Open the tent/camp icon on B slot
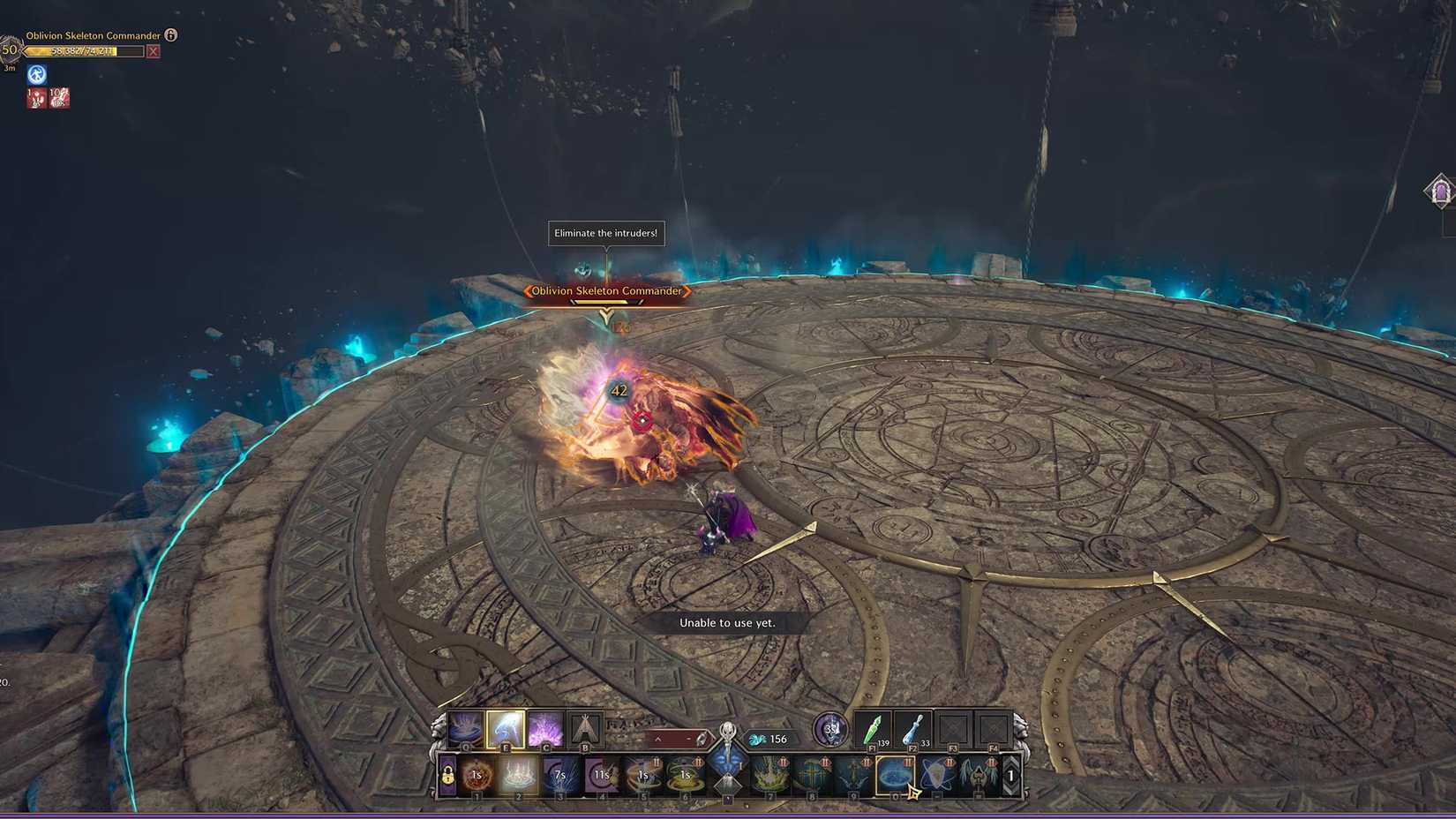The width and height of the screenshot is (1456, 819). point(586,729)
